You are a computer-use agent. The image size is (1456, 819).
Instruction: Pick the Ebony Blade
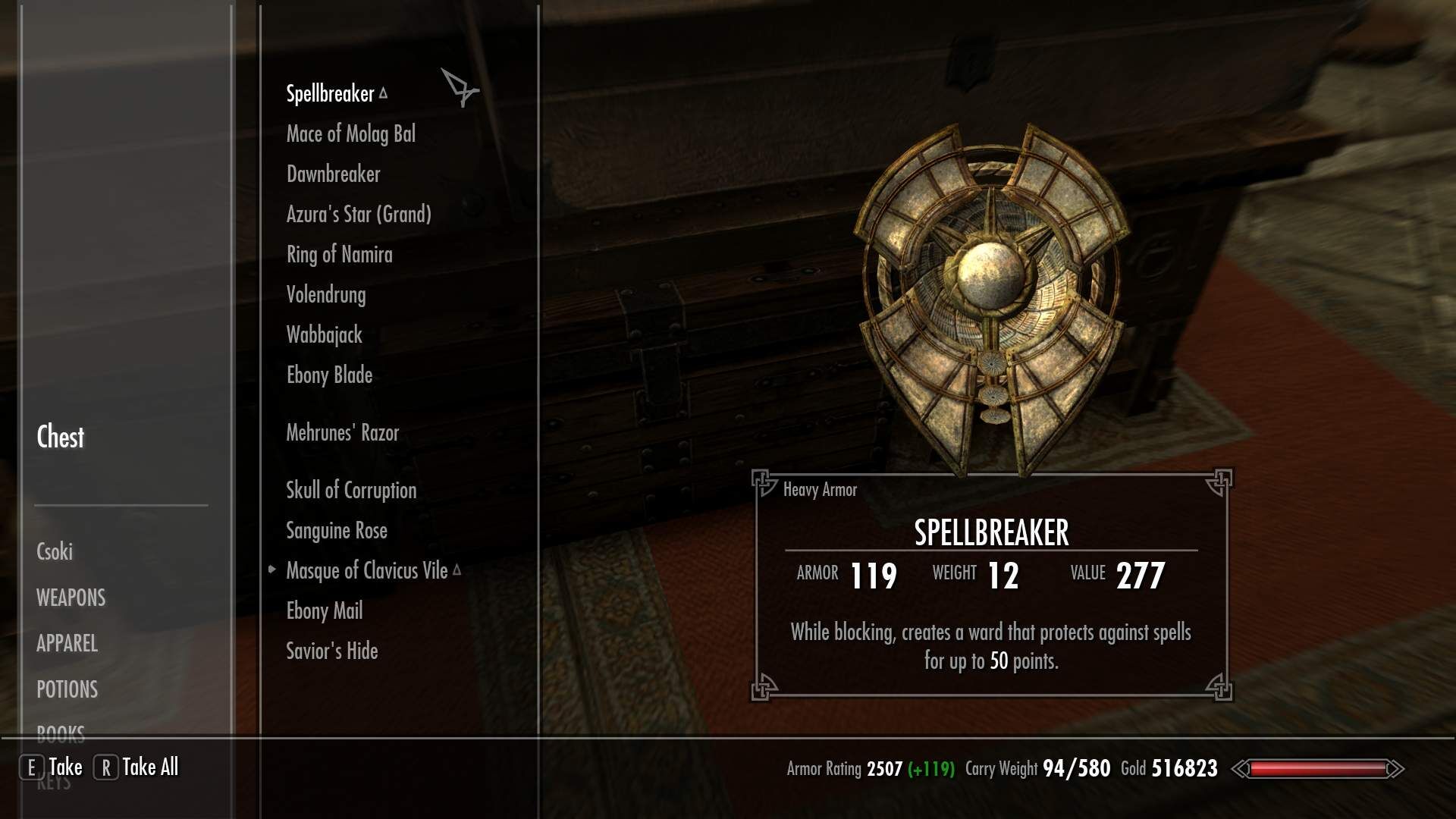[x=329, y=375]
